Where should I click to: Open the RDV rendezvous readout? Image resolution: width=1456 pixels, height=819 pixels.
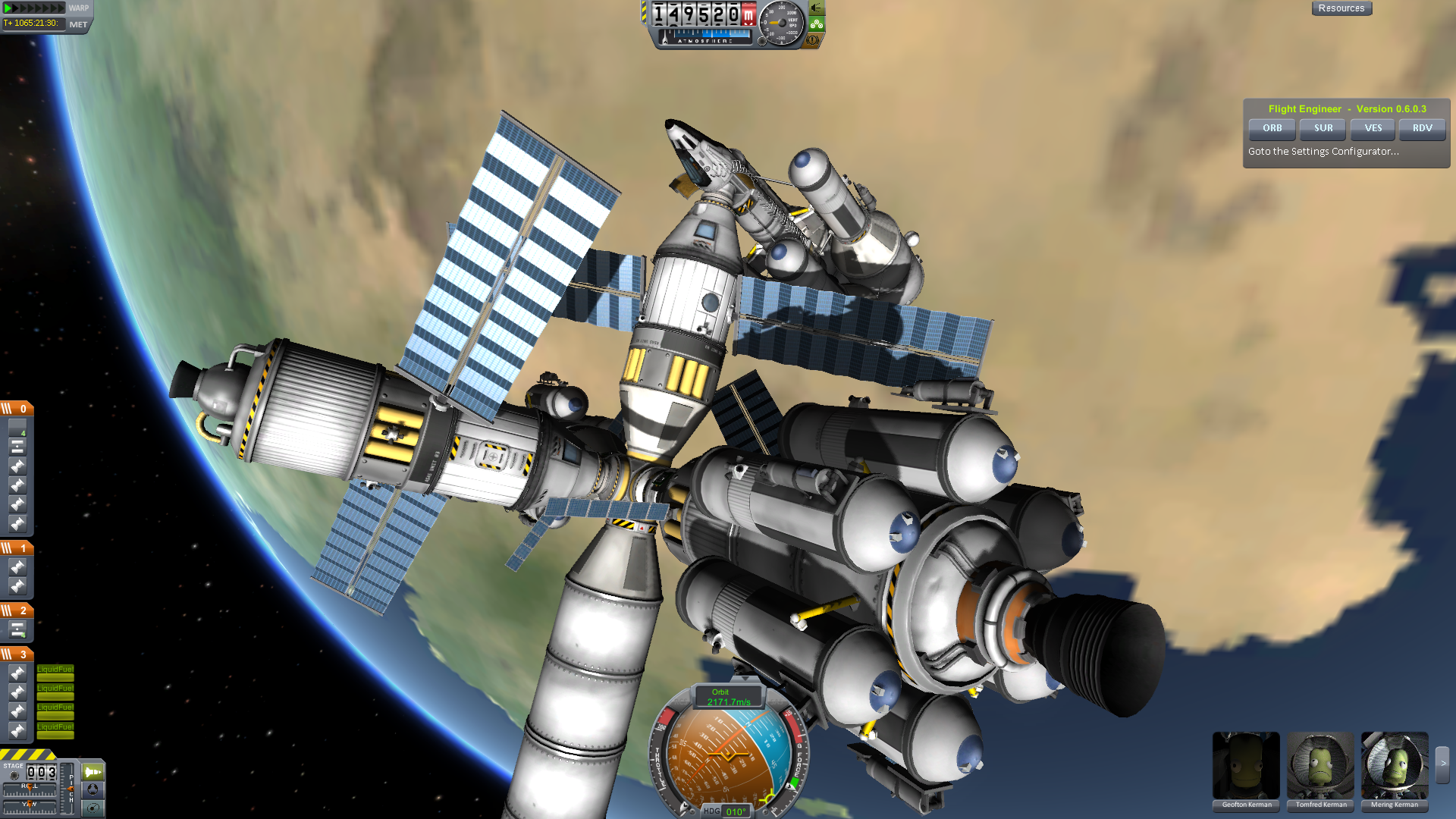coord(1422,128)
